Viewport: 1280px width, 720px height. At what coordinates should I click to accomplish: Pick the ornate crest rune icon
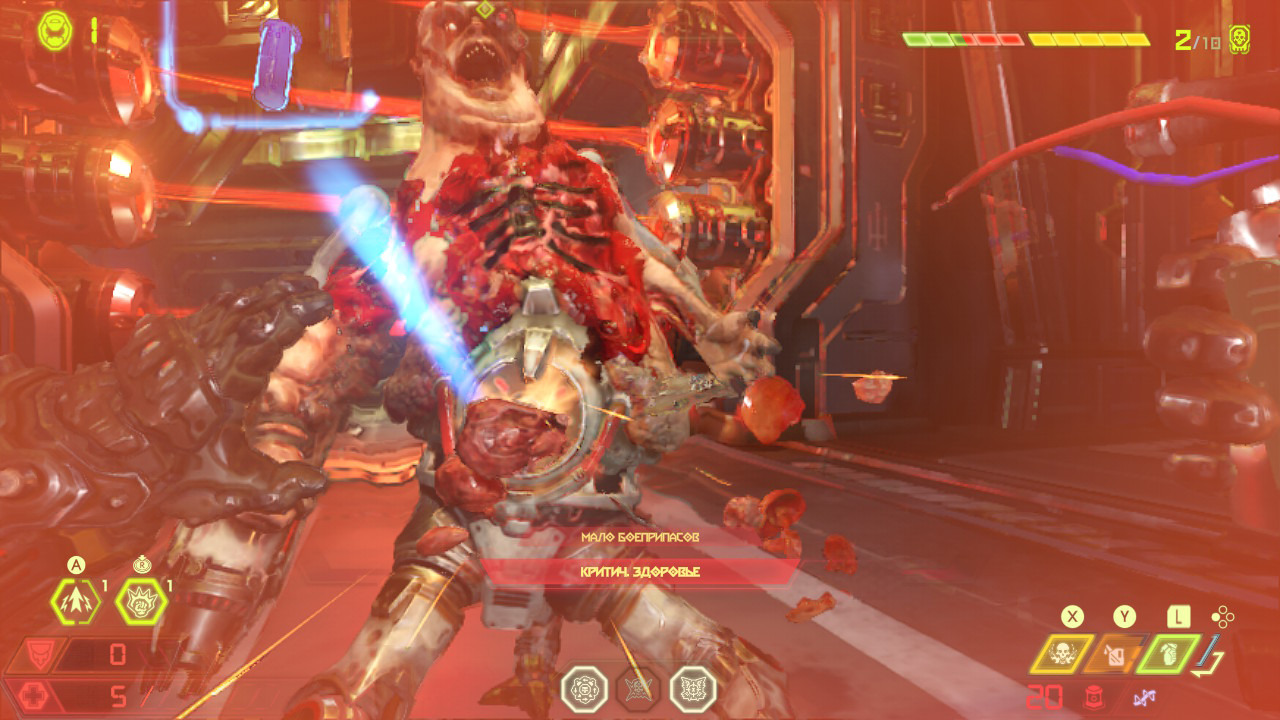click(x=693, y=689)
